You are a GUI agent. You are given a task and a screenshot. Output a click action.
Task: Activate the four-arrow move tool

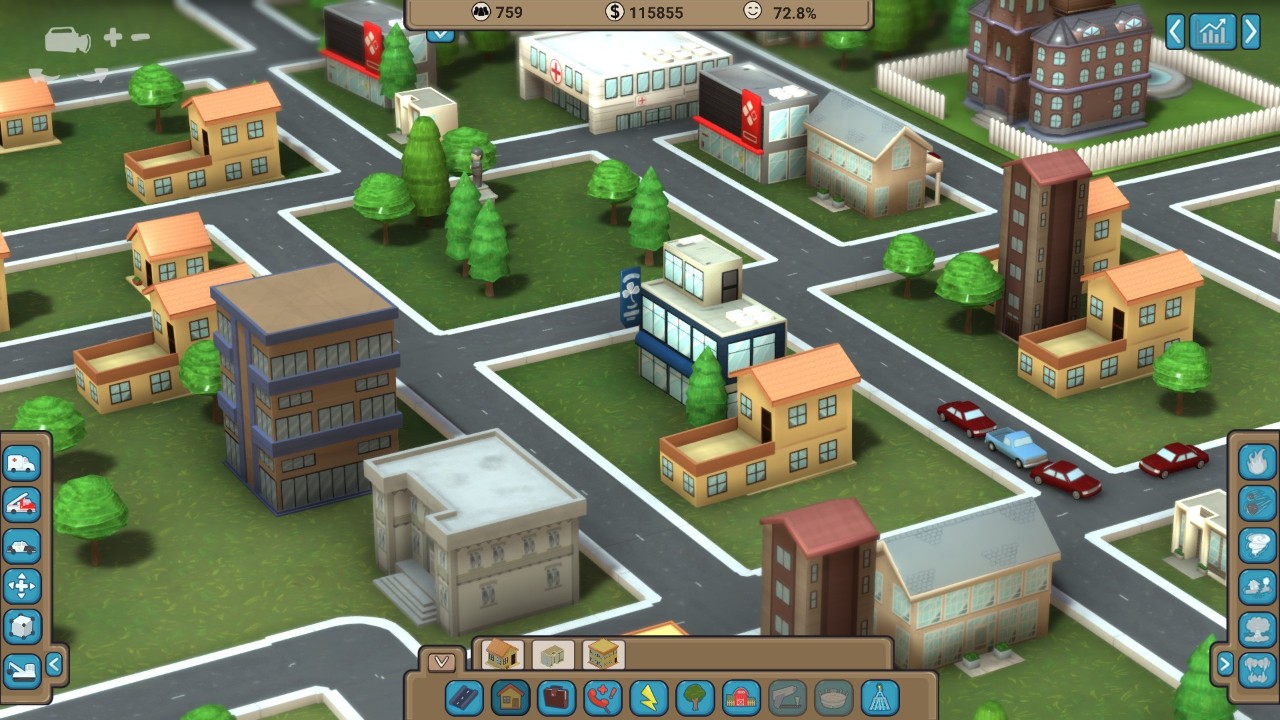tap(22, 587)
